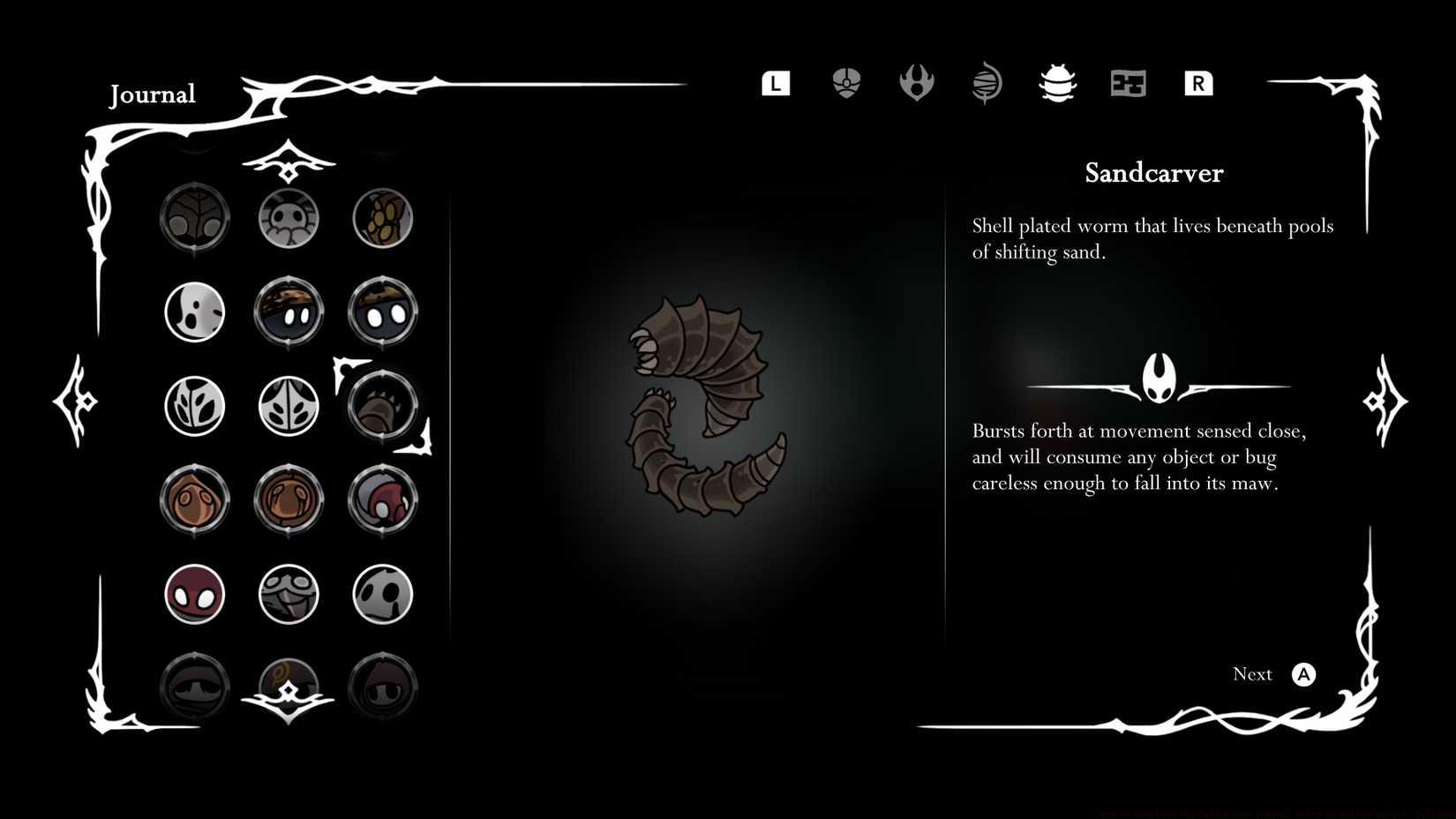The width and height of the screenshot is (1456, 819).
Task: Click the L shoulder button icon
Action: [775, 83]
